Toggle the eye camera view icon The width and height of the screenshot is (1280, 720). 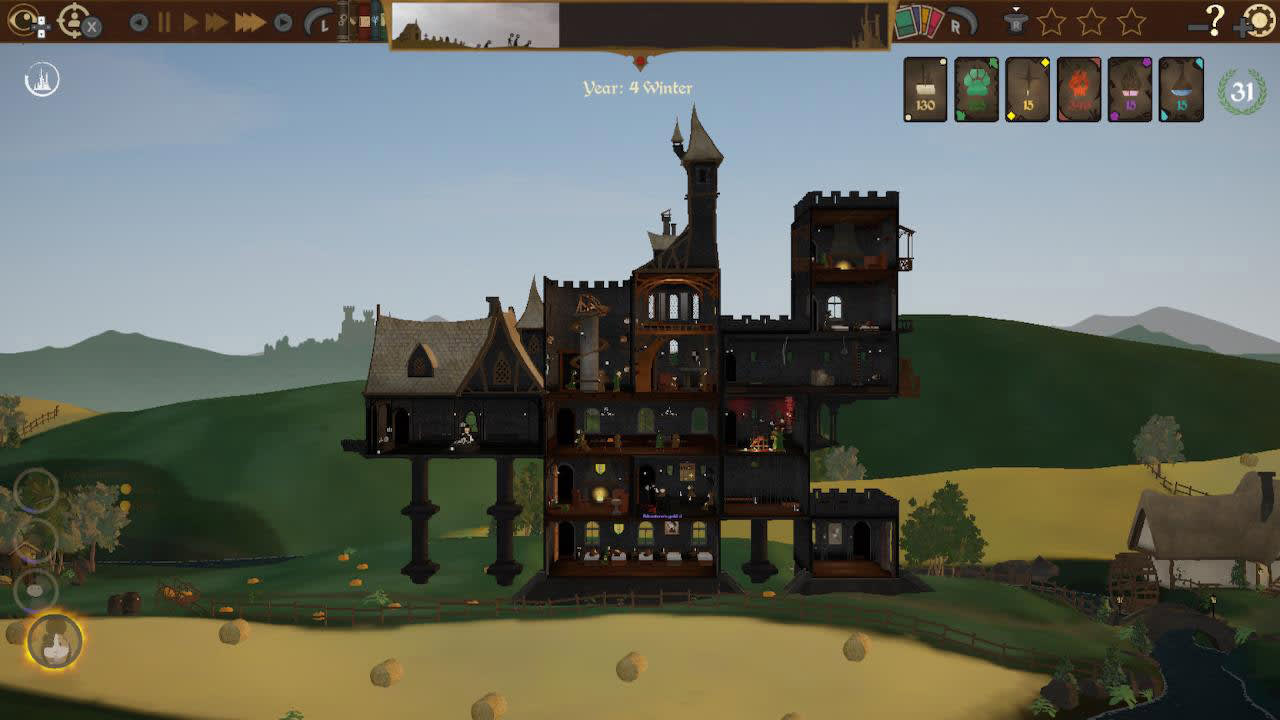point(23,21)
